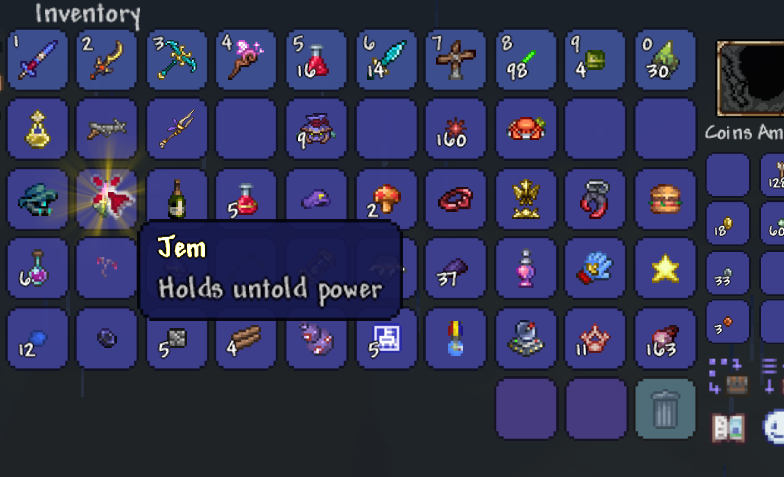784x477 pixels.
Task: Select the stack of 160 red spiky items
Action: point(456,130)
